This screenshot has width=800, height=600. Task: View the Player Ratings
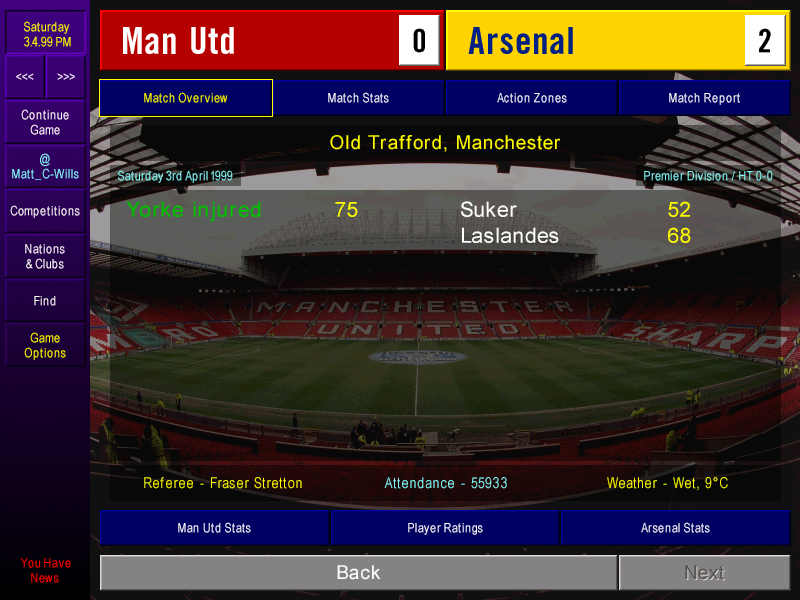coord(445,528)
